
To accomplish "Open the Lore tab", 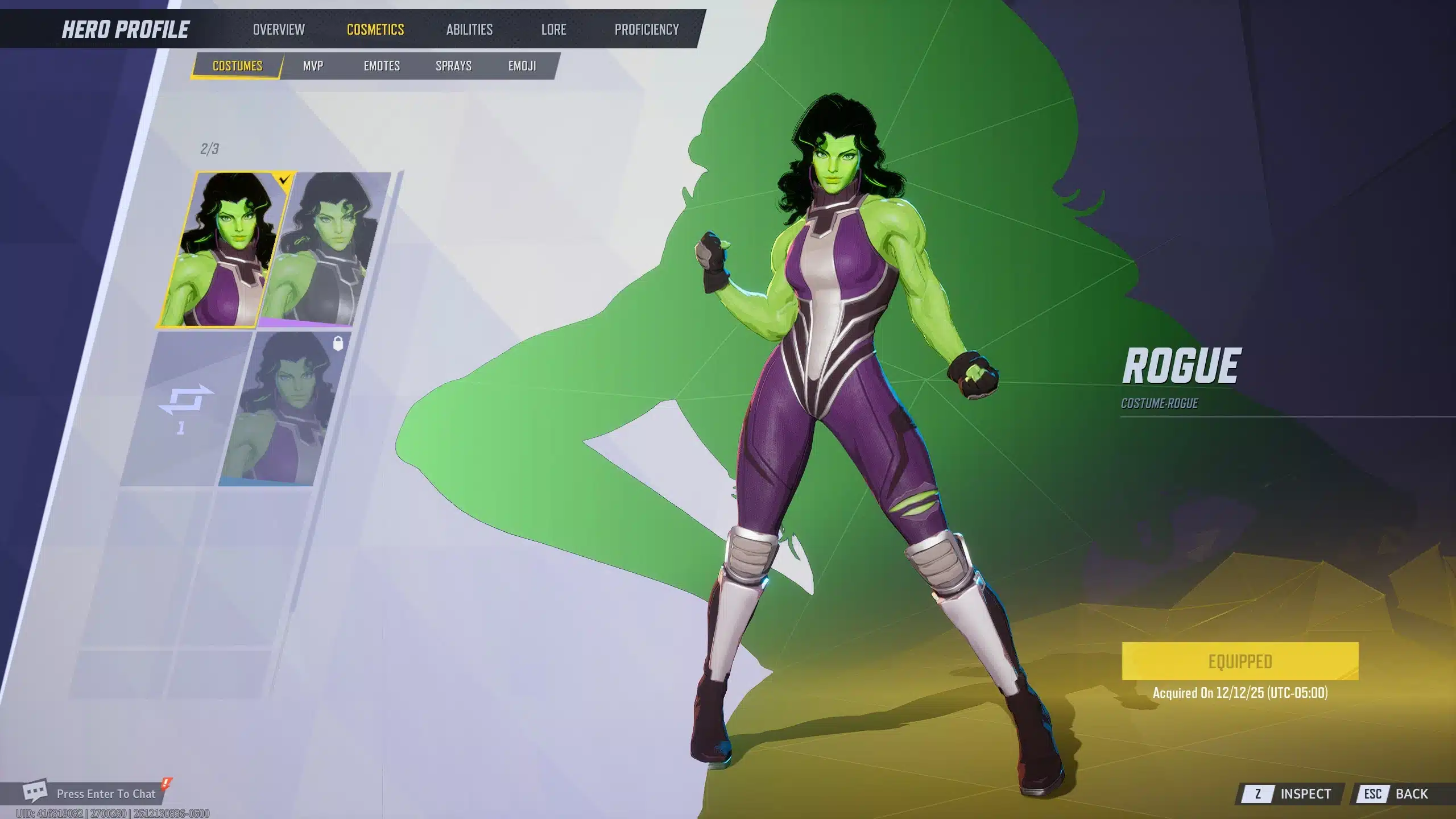I will click(553, 30).
